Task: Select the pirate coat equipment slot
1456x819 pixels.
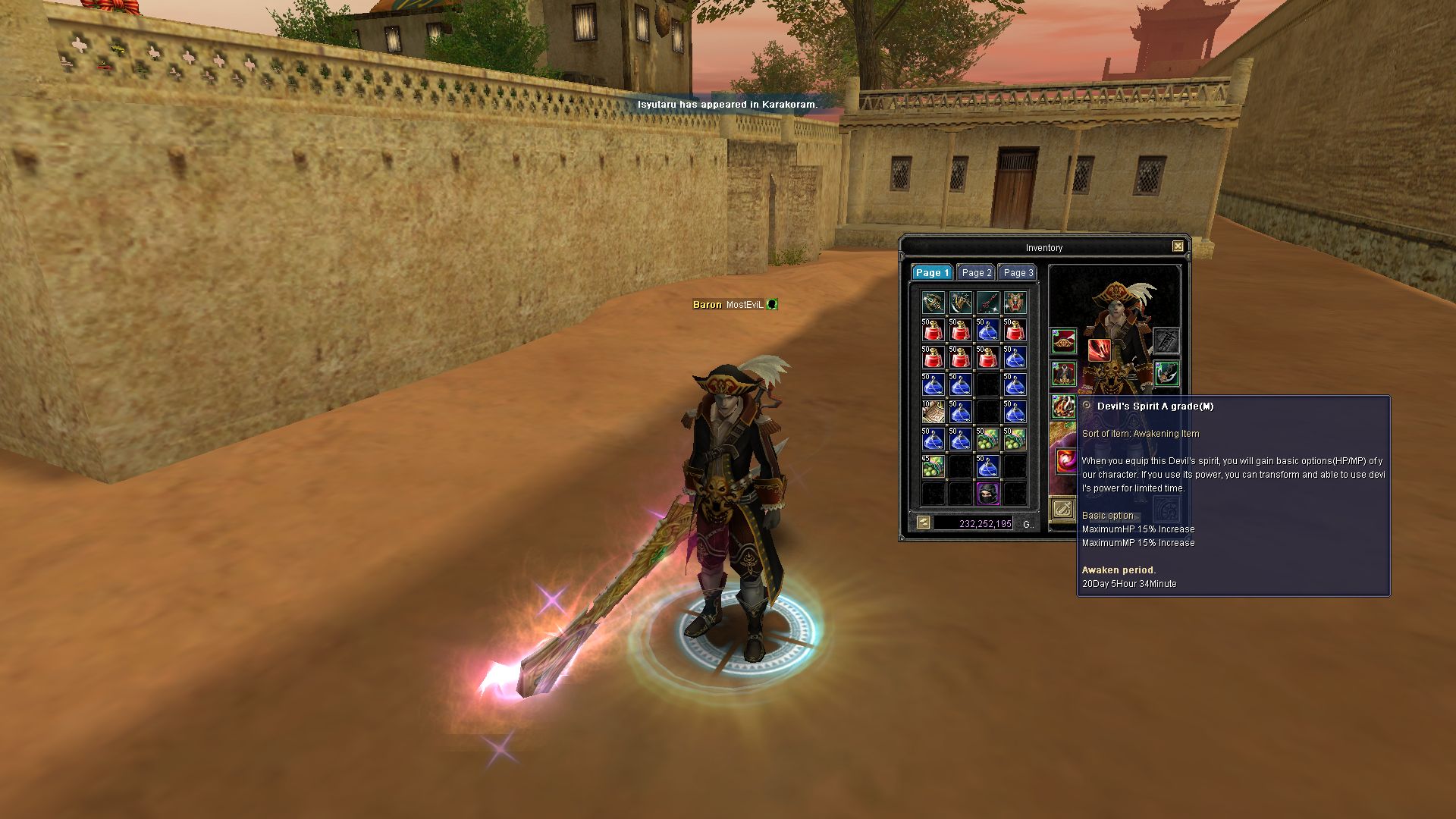Action: [x=1063, y=374]
